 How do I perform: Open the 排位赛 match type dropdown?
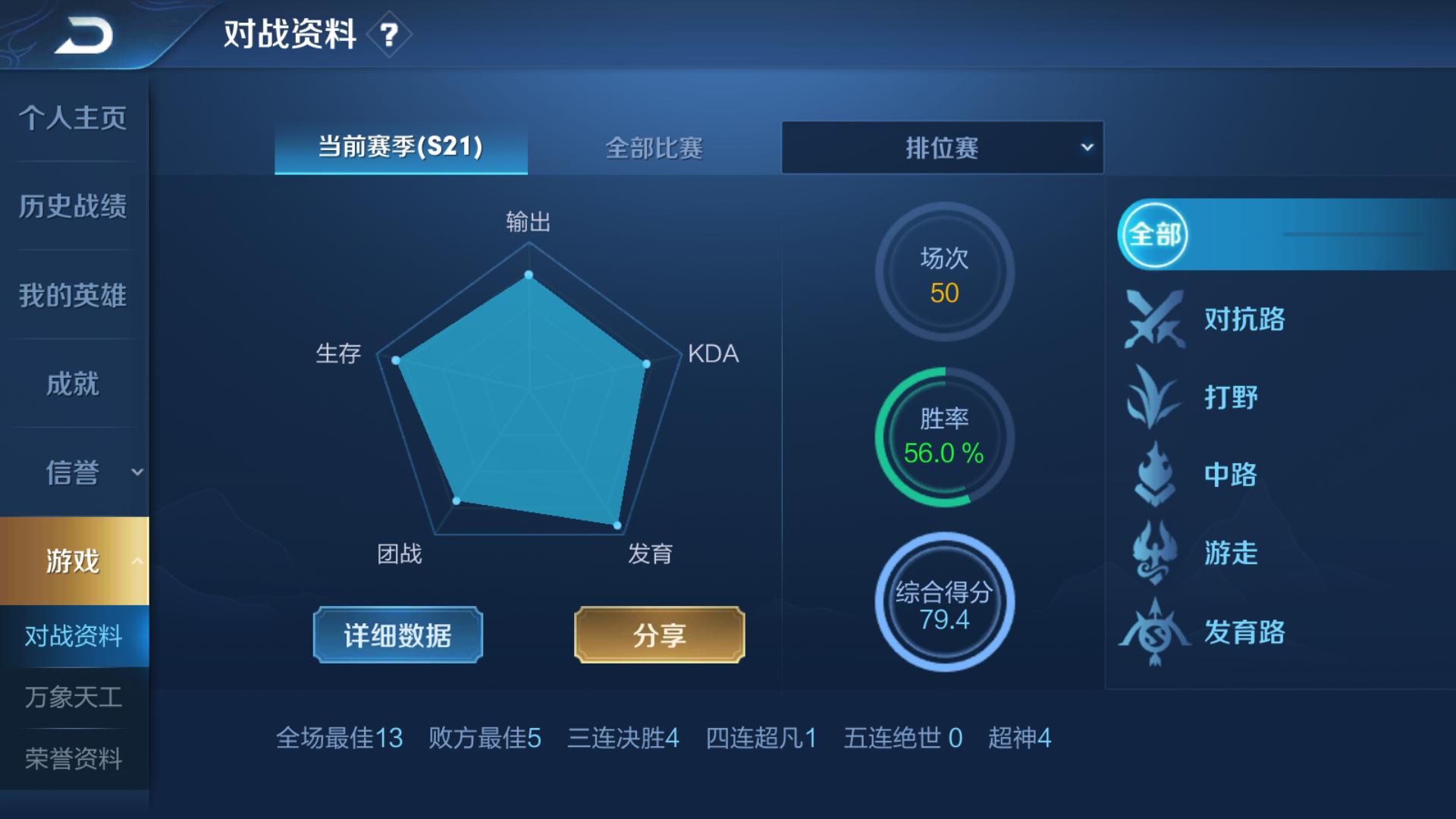(x=943, y=147)
